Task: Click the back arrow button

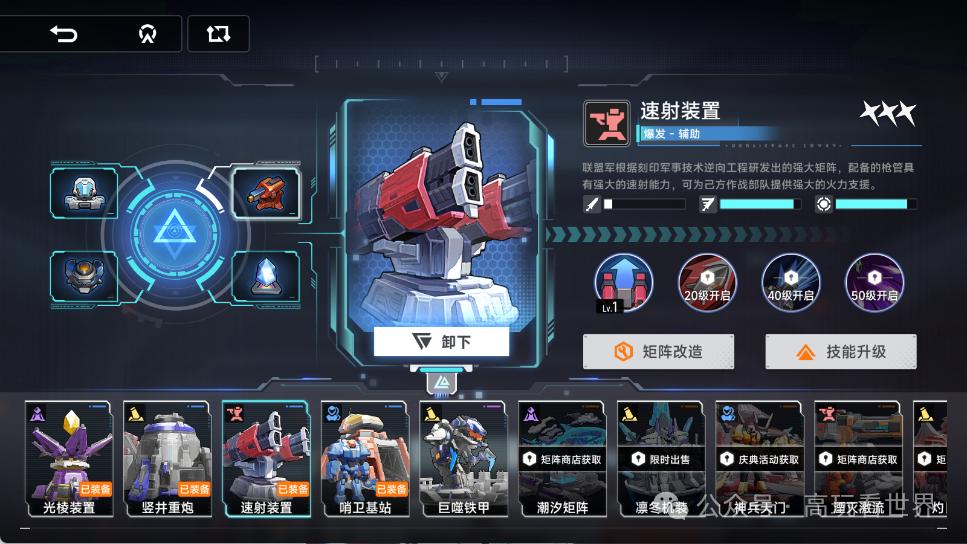Action: tap(64, 34)
